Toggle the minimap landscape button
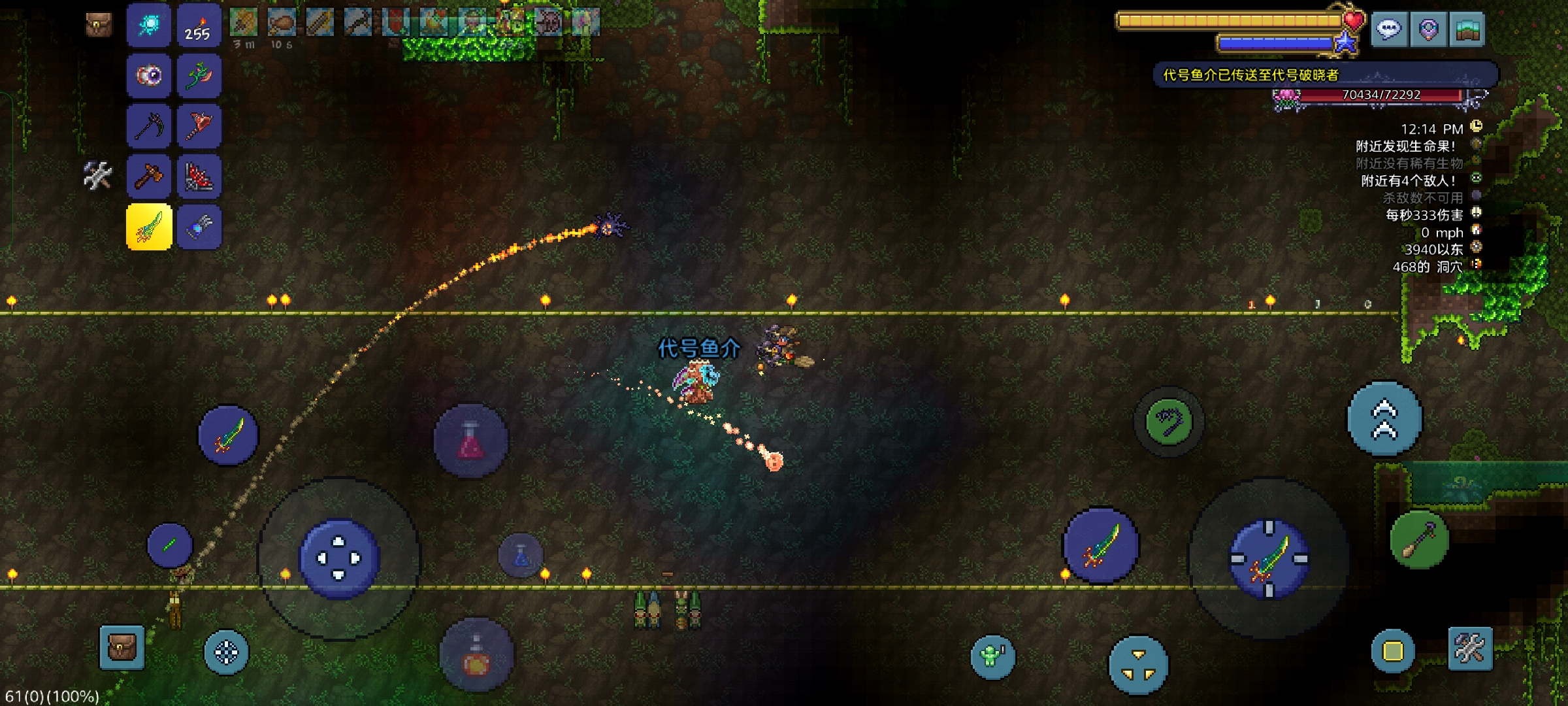 point(1467,29)
